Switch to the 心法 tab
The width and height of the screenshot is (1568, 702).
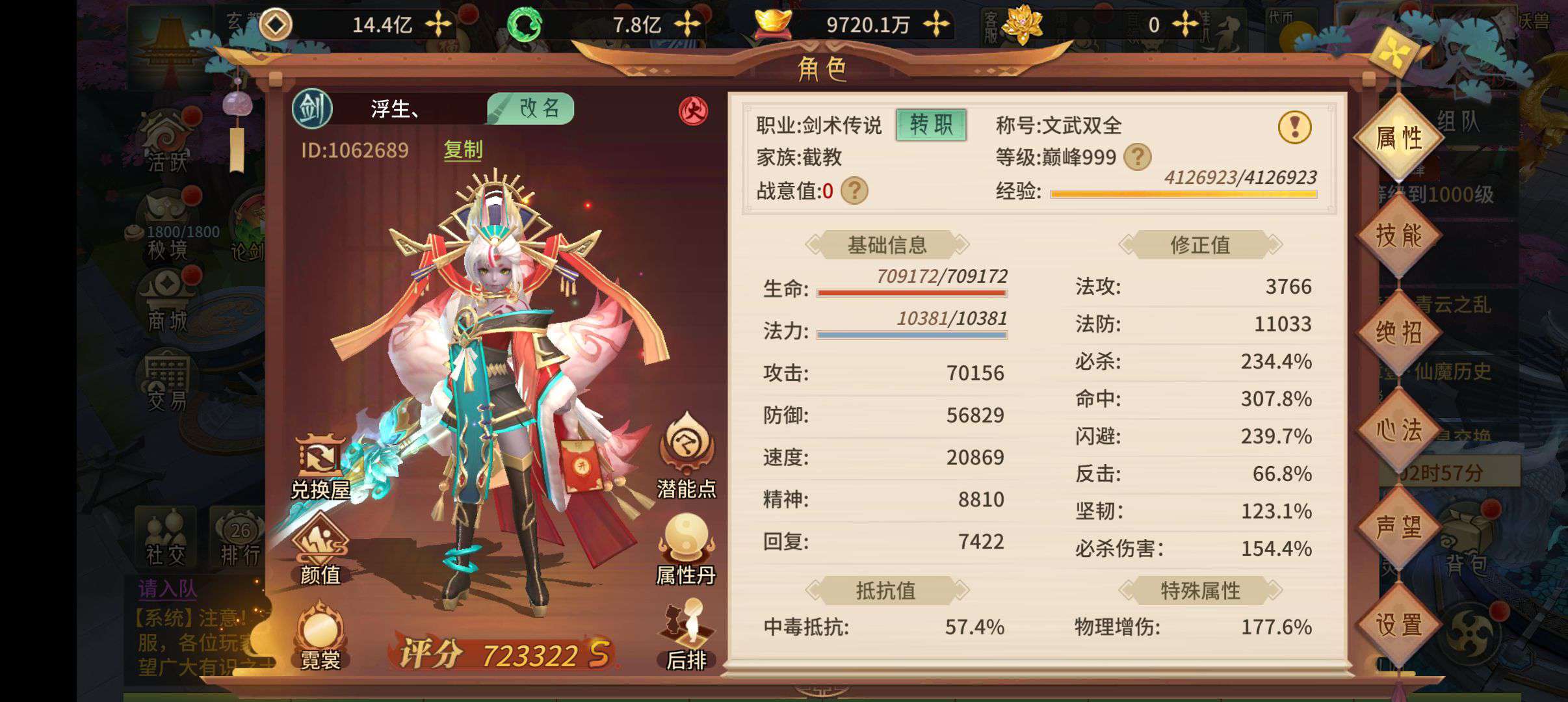coord(1399,429)
